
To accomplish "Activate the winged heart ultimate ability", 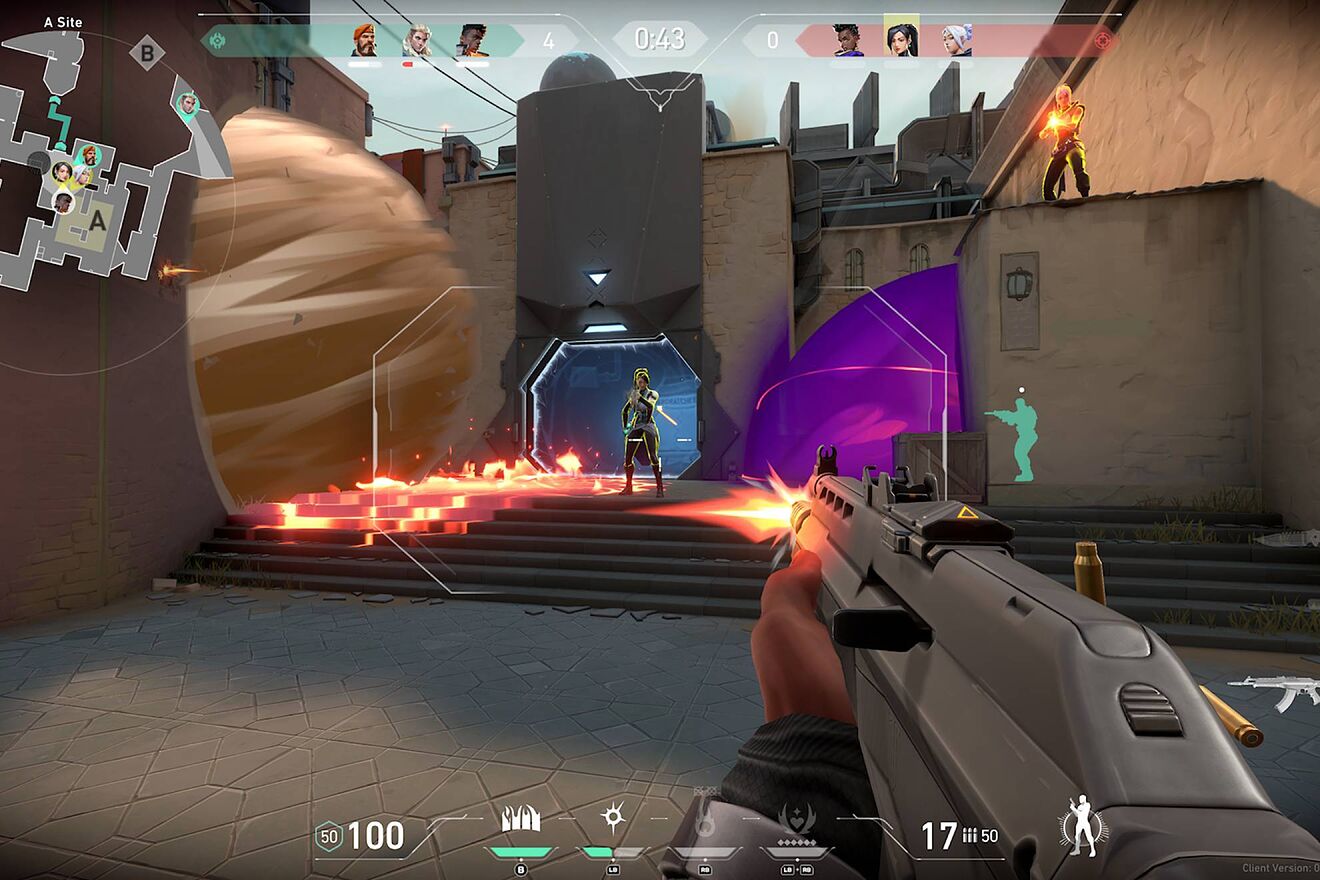I will [x=796, y=820].
